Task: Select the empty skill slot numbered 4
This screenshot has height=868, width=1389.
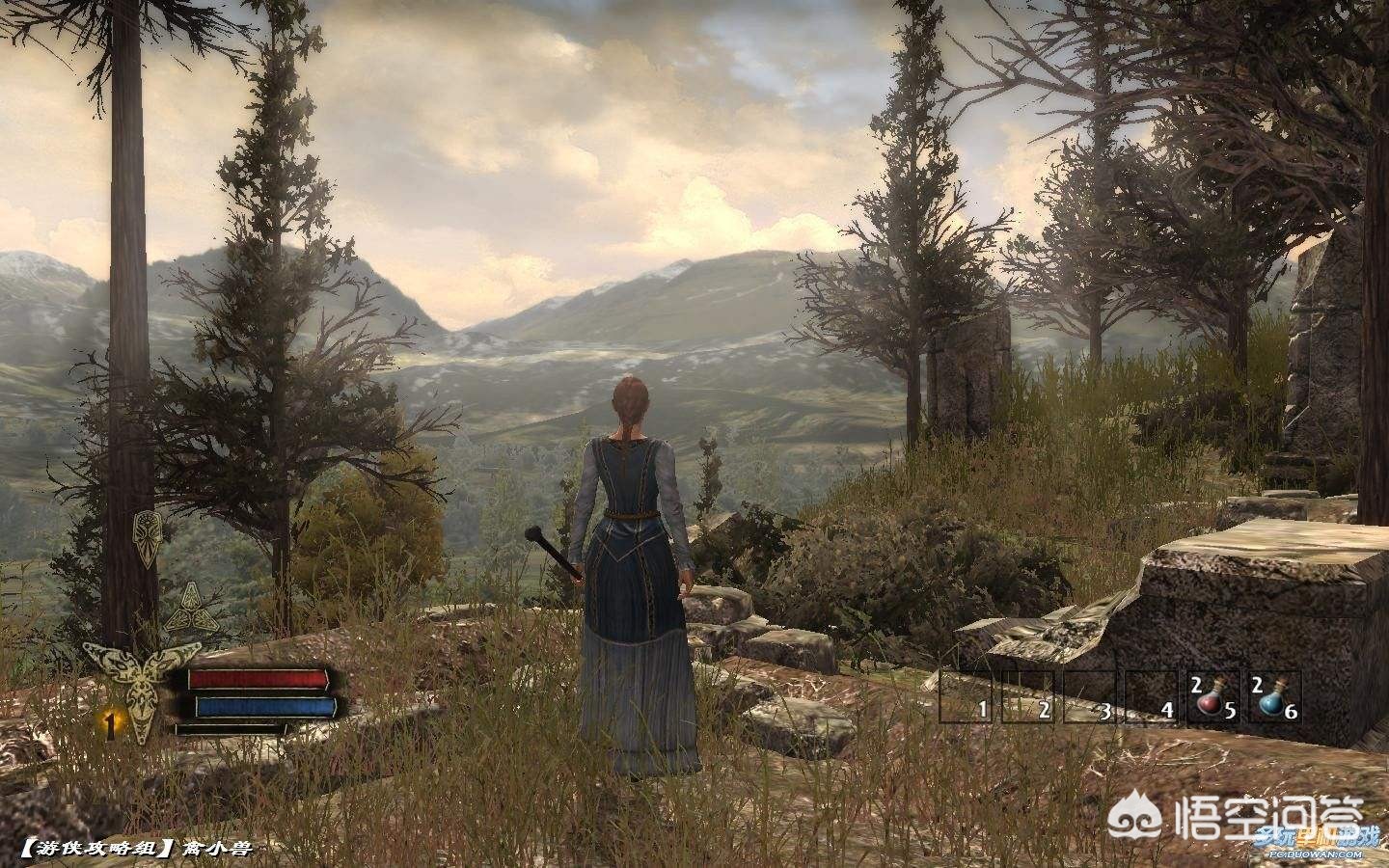Action: tap(1154, 697)
